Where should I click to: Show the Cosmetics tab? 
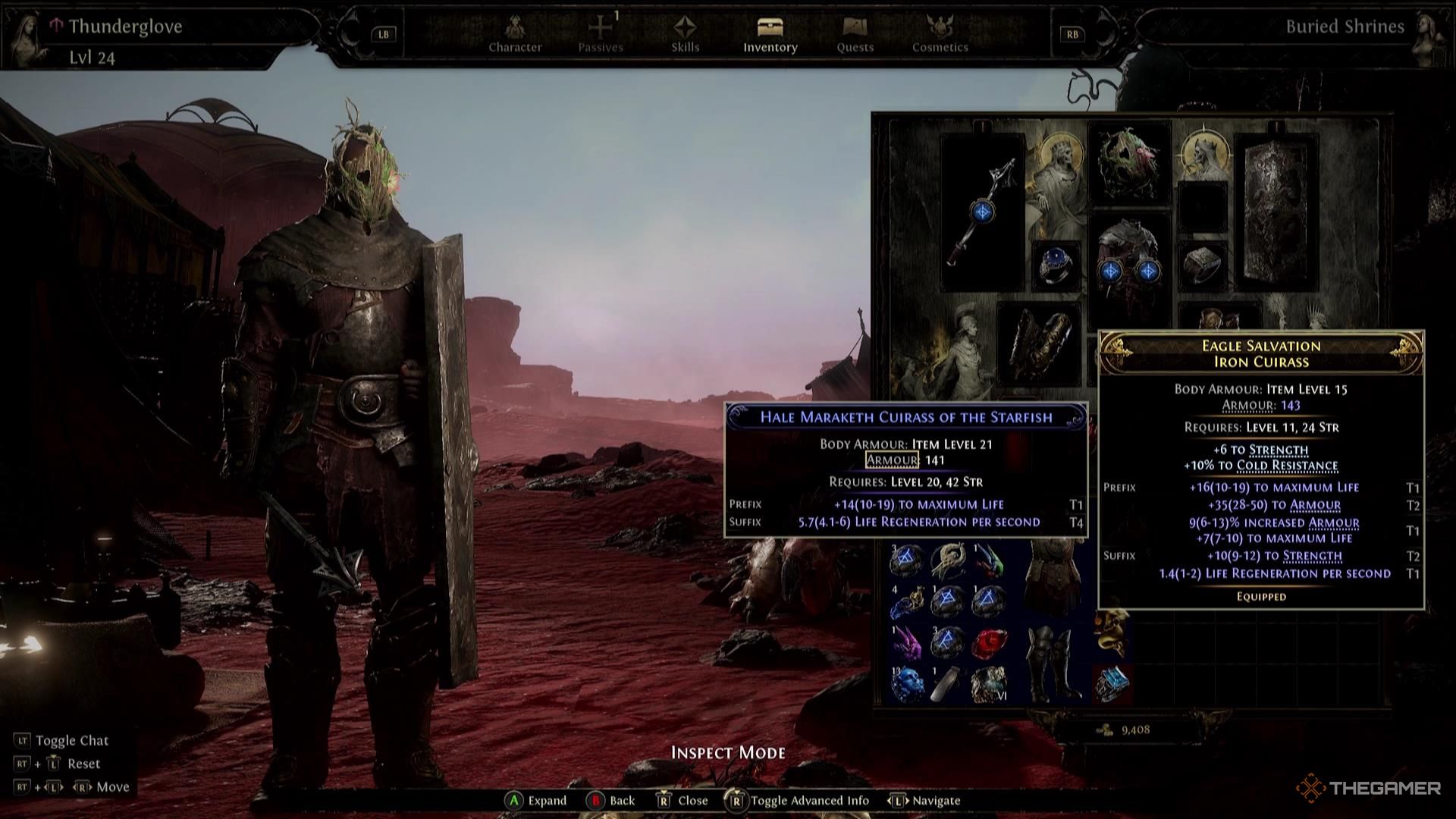coord(940,35)
